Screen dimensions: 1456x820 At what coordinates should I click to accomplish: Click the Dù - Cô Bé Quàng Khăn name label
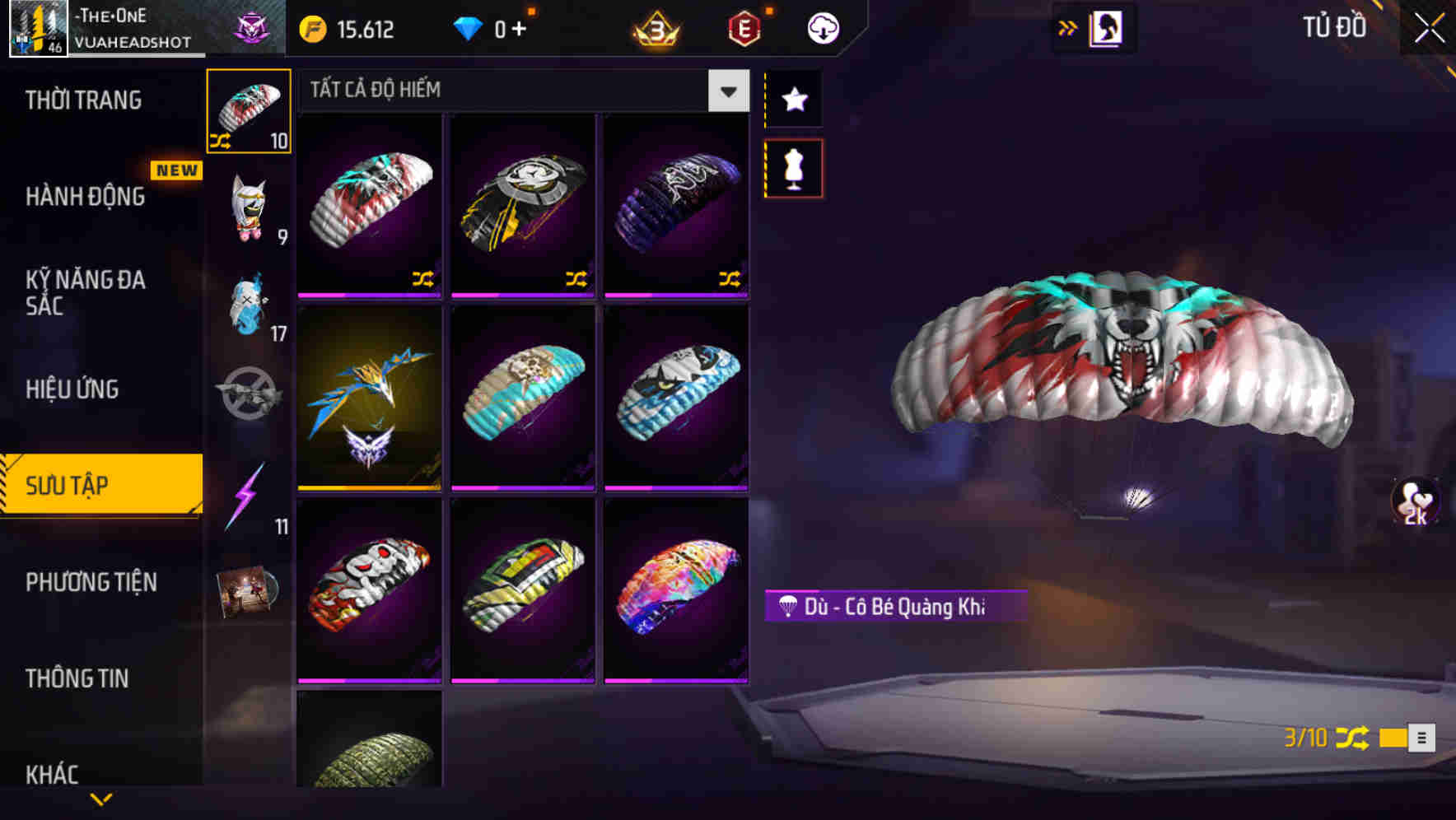coord(894,606)
